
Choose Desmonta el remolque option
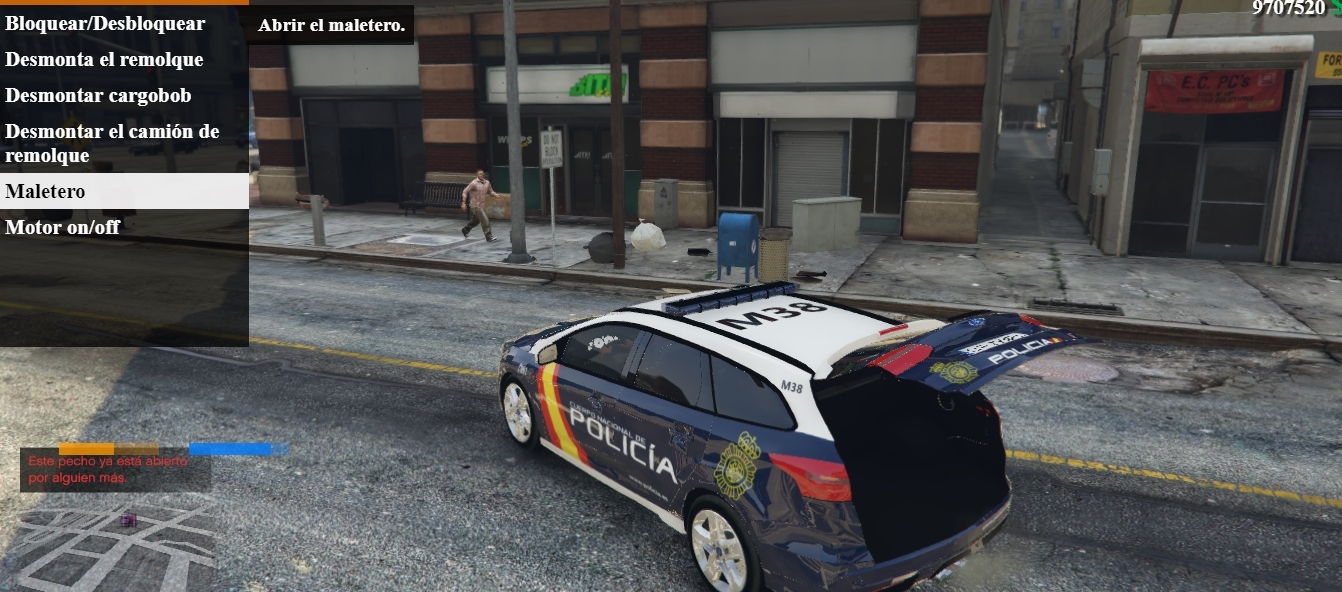click(104, 60)
